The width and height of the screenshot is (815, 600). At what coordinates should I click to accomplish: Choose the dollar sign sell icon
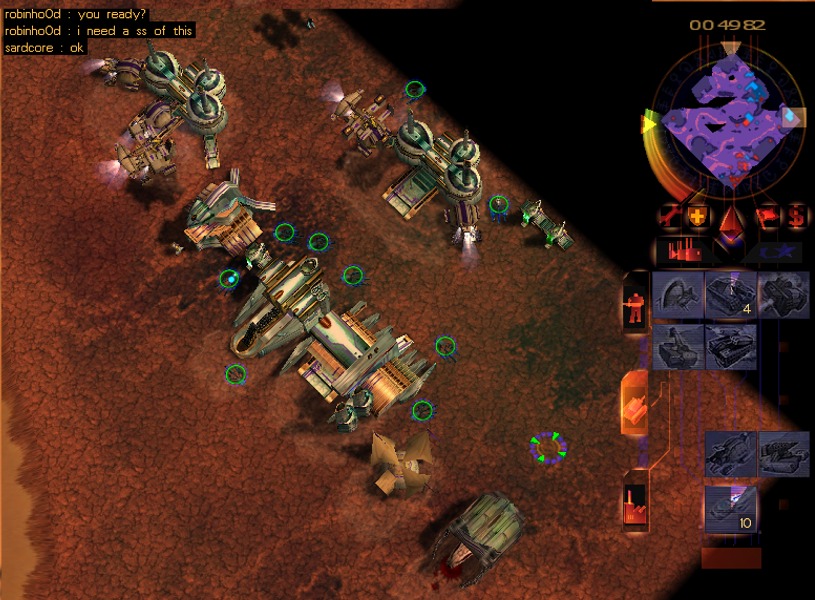pyautogui.click(x=797, y=216)
